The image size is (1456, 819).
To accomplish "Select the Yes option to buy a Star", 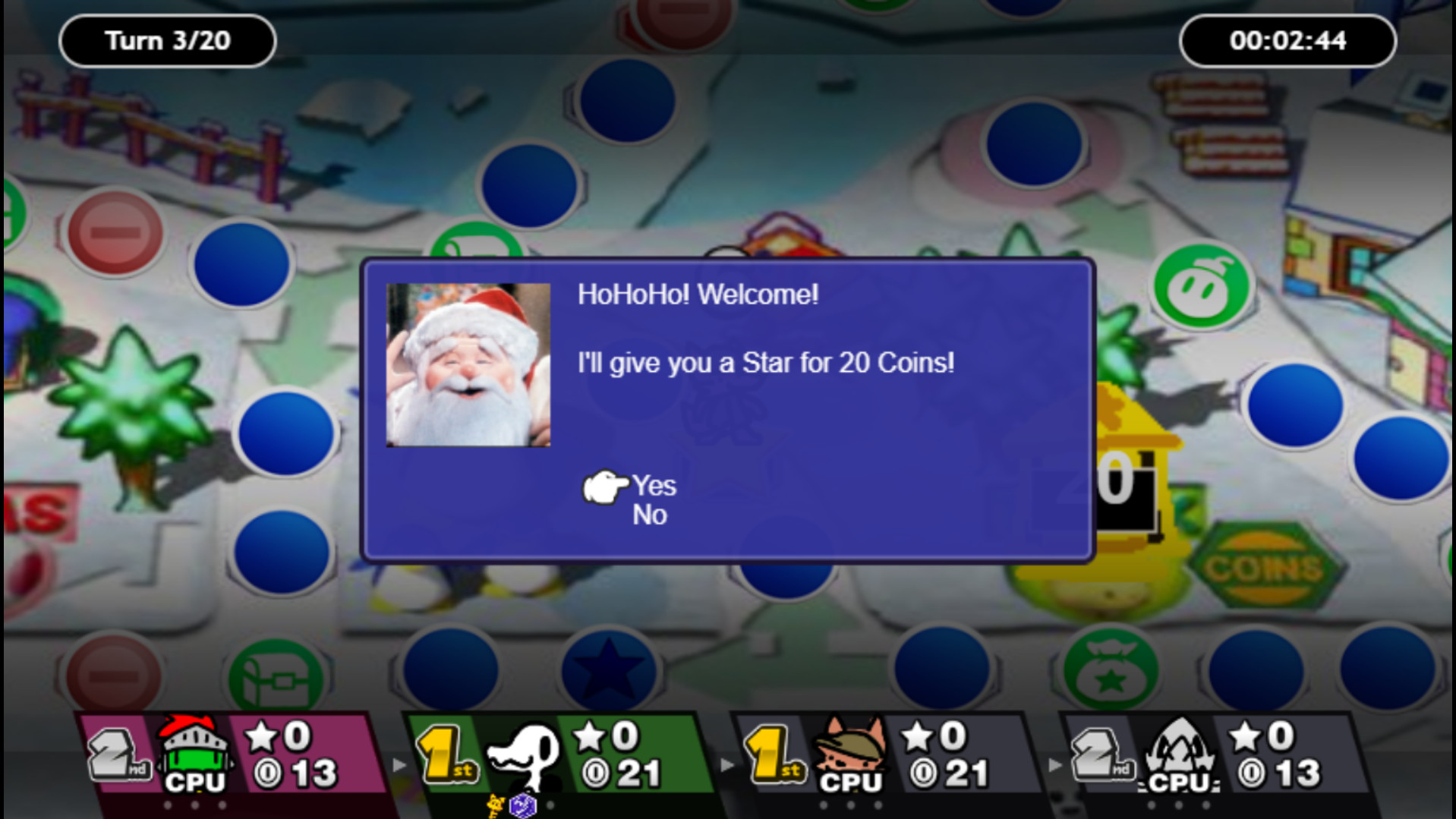I will tap(654, 486).
